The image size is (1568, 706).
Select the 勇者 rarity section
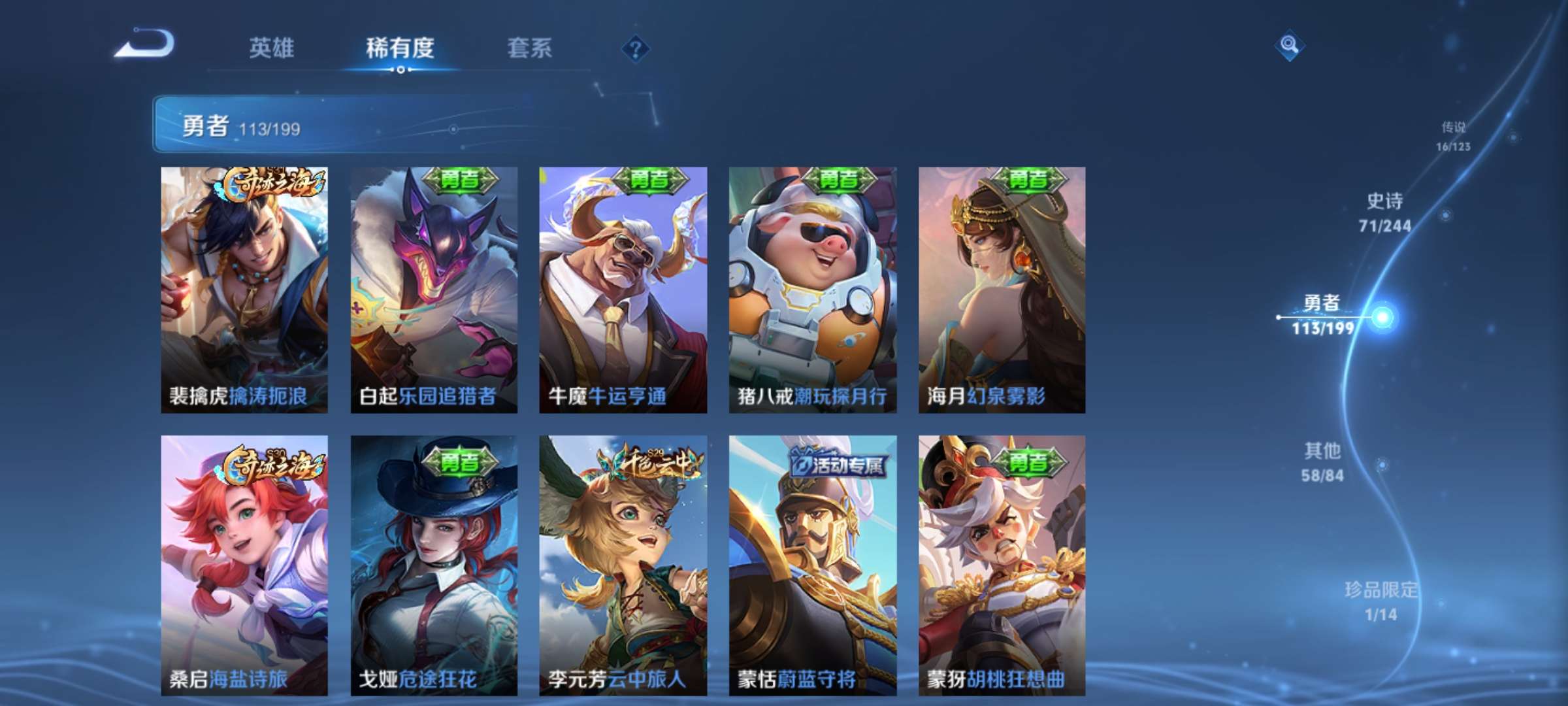click(x=1323, y=314)
